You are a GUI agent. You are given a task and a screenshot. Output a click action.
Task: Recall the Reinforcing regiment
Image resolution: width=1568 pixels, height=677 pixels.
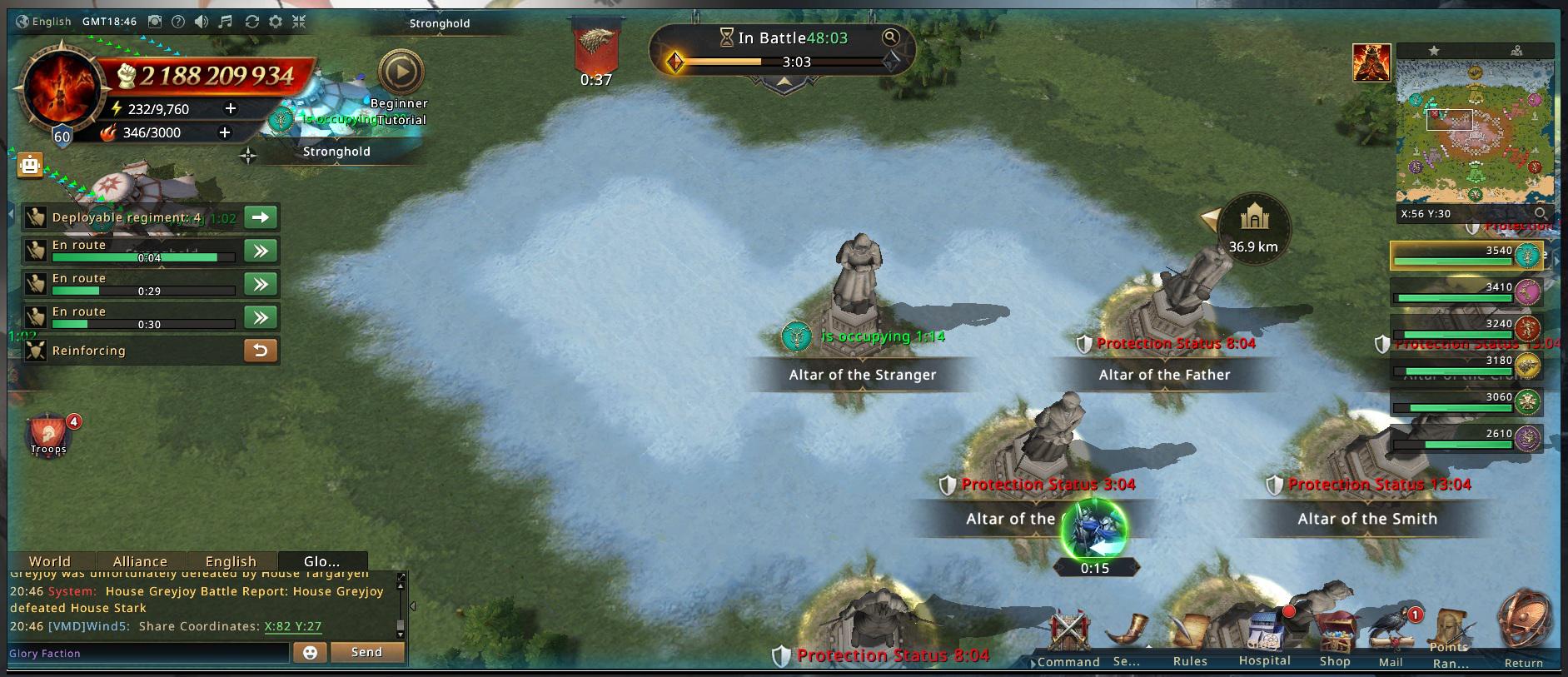pyautogui.click(x=261, y=351)
